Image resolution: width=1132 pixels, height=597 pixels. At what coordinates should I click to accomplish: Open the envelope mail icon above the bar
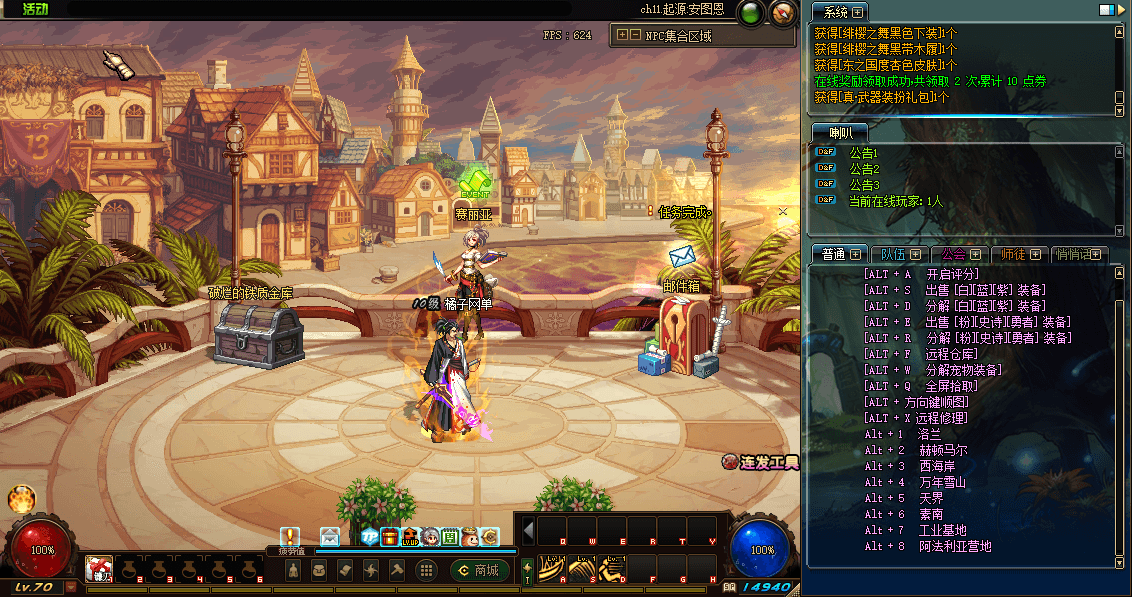point(329,537)
